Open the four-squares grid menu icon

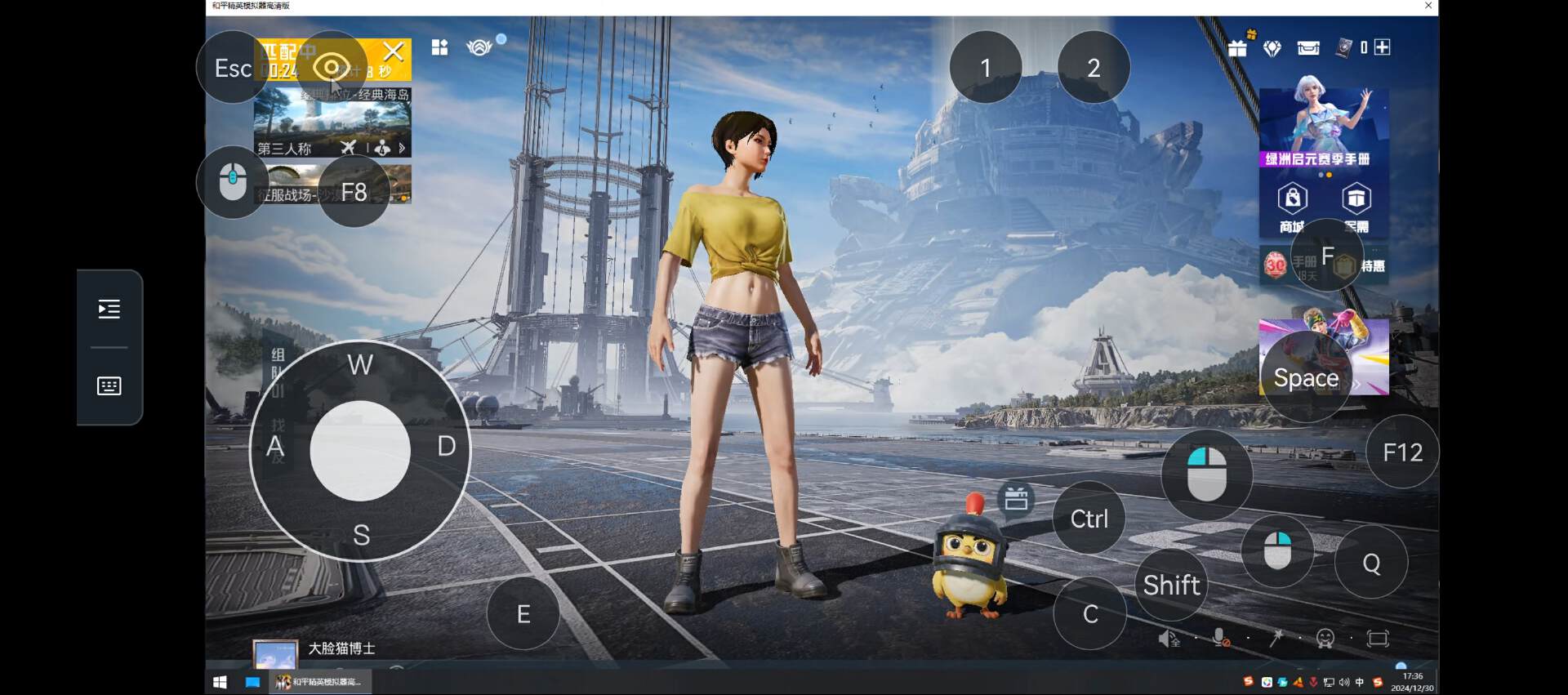440,48
